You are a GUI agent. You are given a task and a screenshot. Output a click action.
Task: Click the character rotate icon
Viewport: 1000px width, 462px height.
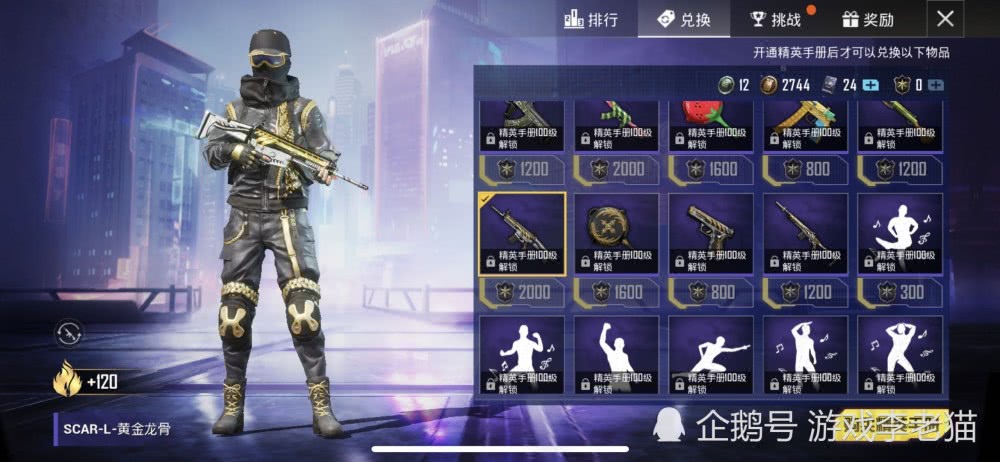point(69,332)
